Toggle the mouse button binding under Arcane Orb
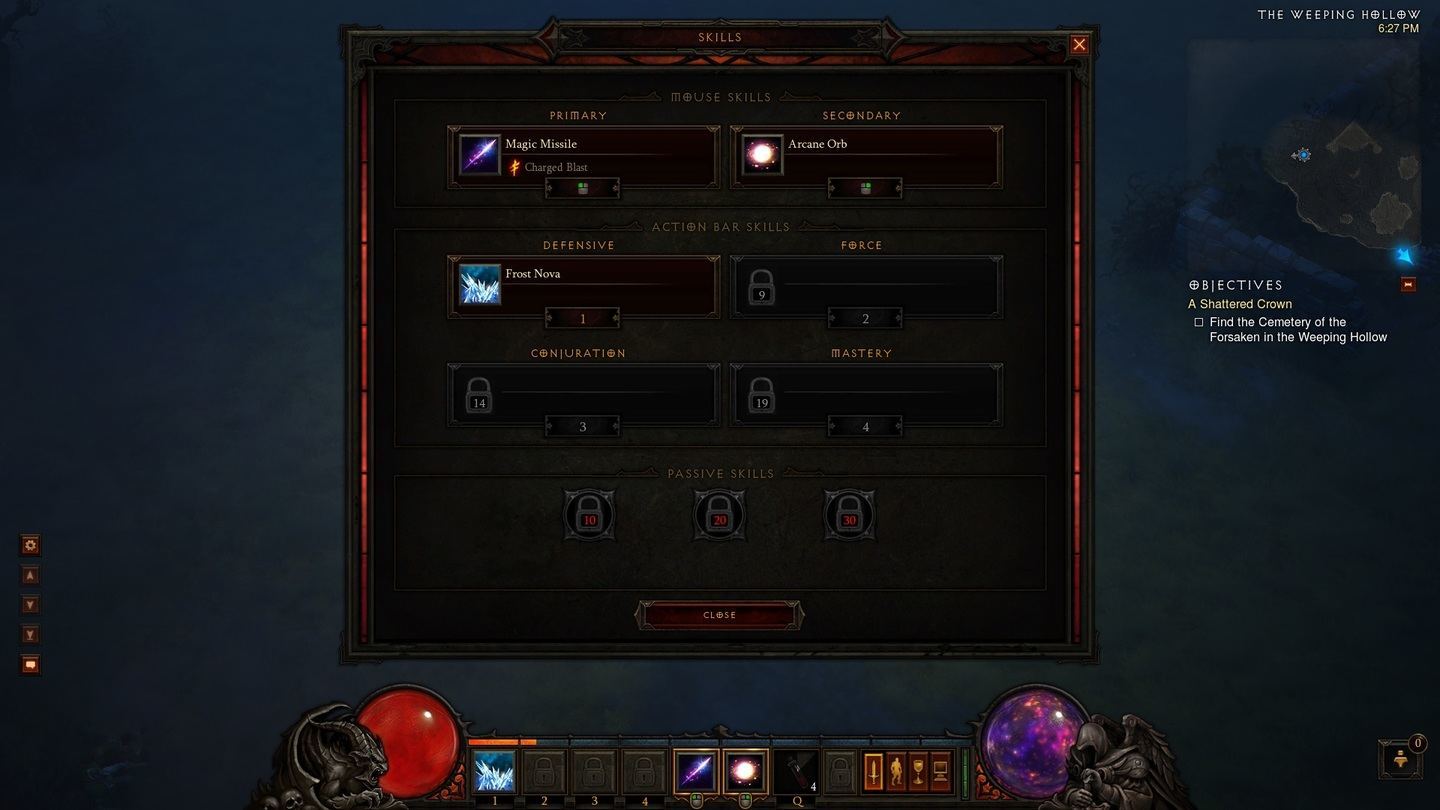The height and width of the screenshot is (810, 1440). coord(865,188)
